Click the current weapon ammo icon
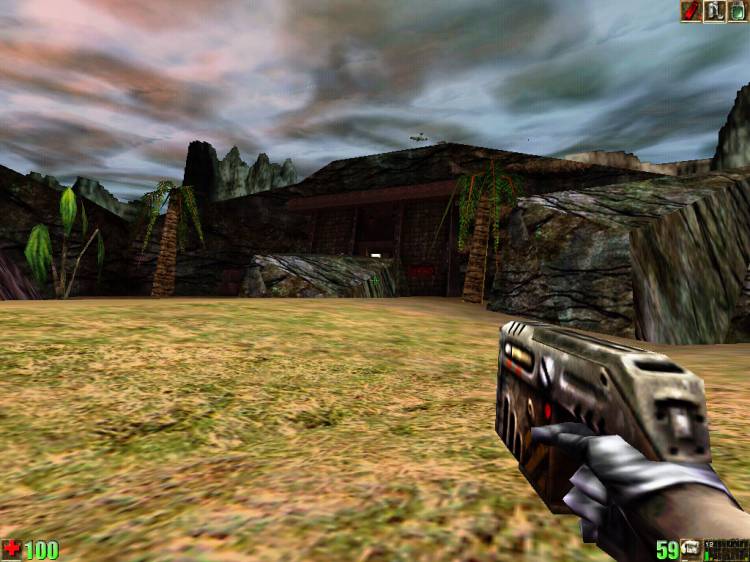Screen dimensions: 750x562 [691, 550]
